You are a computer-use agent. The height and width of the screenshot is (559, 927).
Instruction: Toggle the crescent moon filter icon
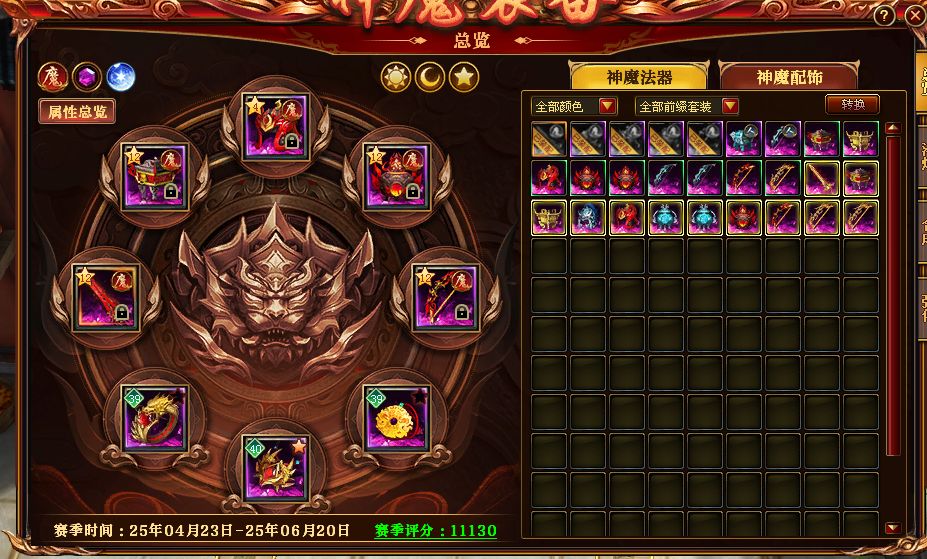tap(429, 76)
